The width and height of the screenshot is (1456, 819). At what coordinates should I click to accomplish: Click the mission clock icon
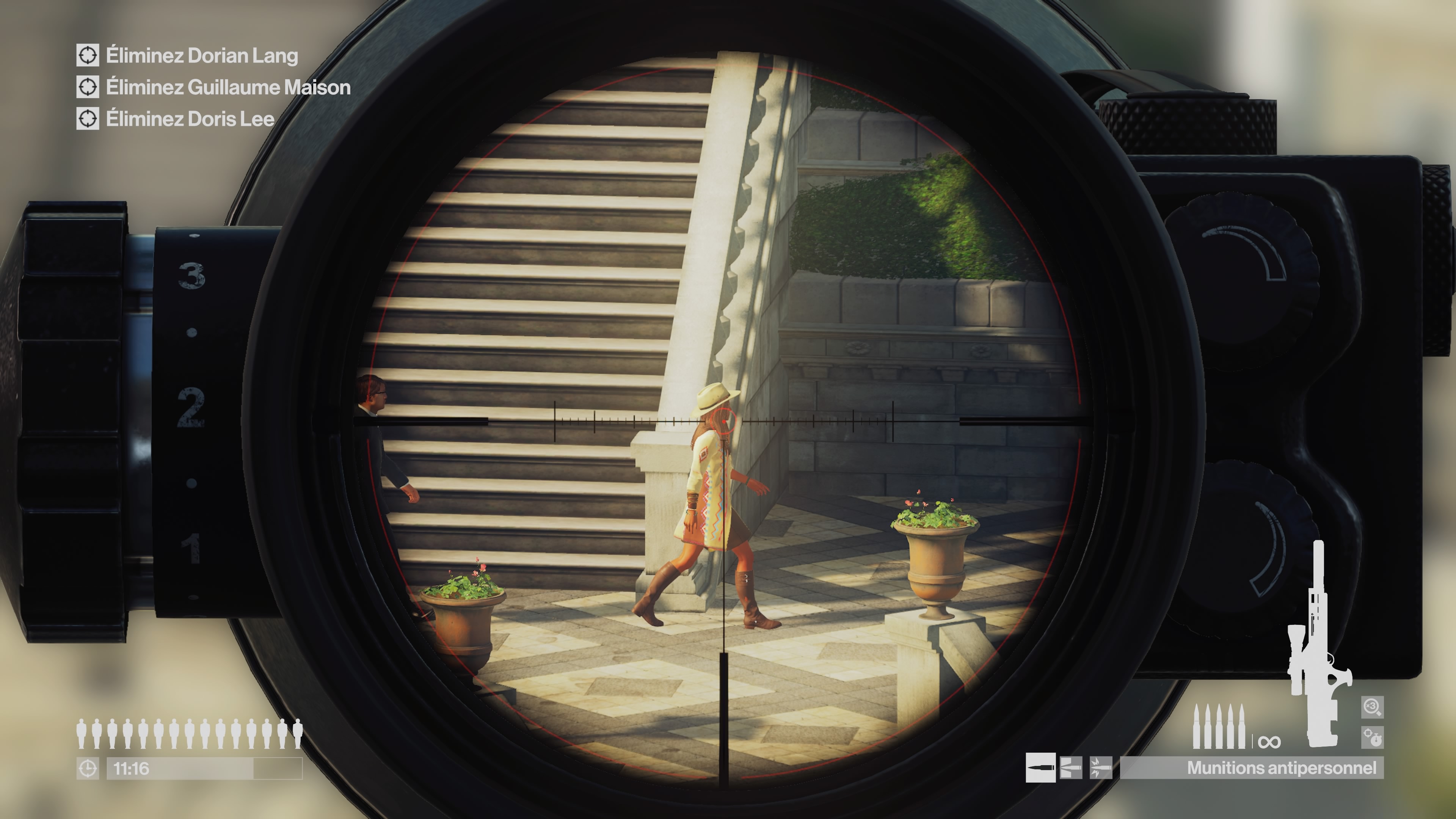point(88,769)
